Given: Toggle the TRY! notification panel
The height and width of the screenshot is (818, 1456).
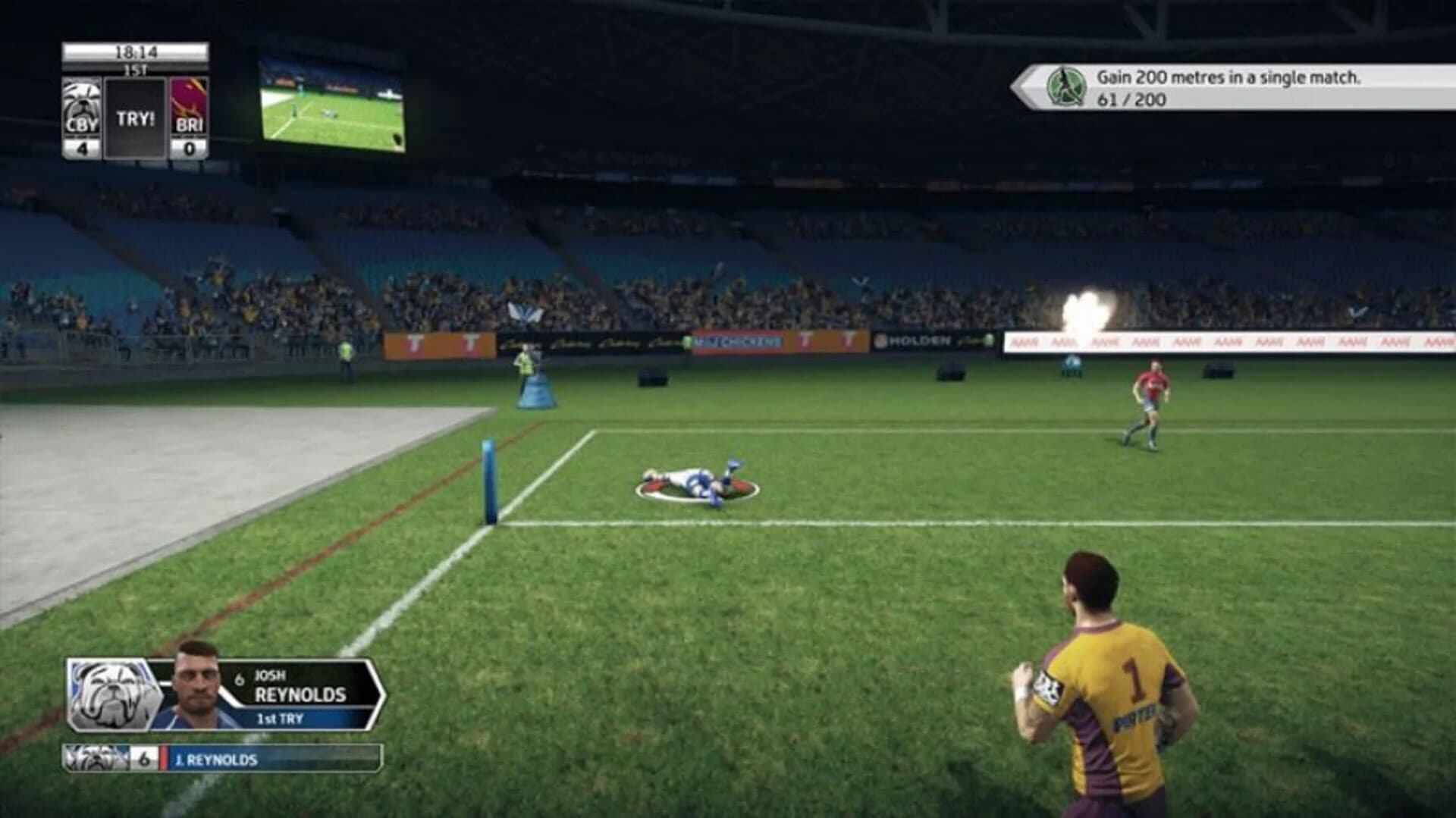Looking at the screenshot, I should pyautogui.click(x=136, y=114).
